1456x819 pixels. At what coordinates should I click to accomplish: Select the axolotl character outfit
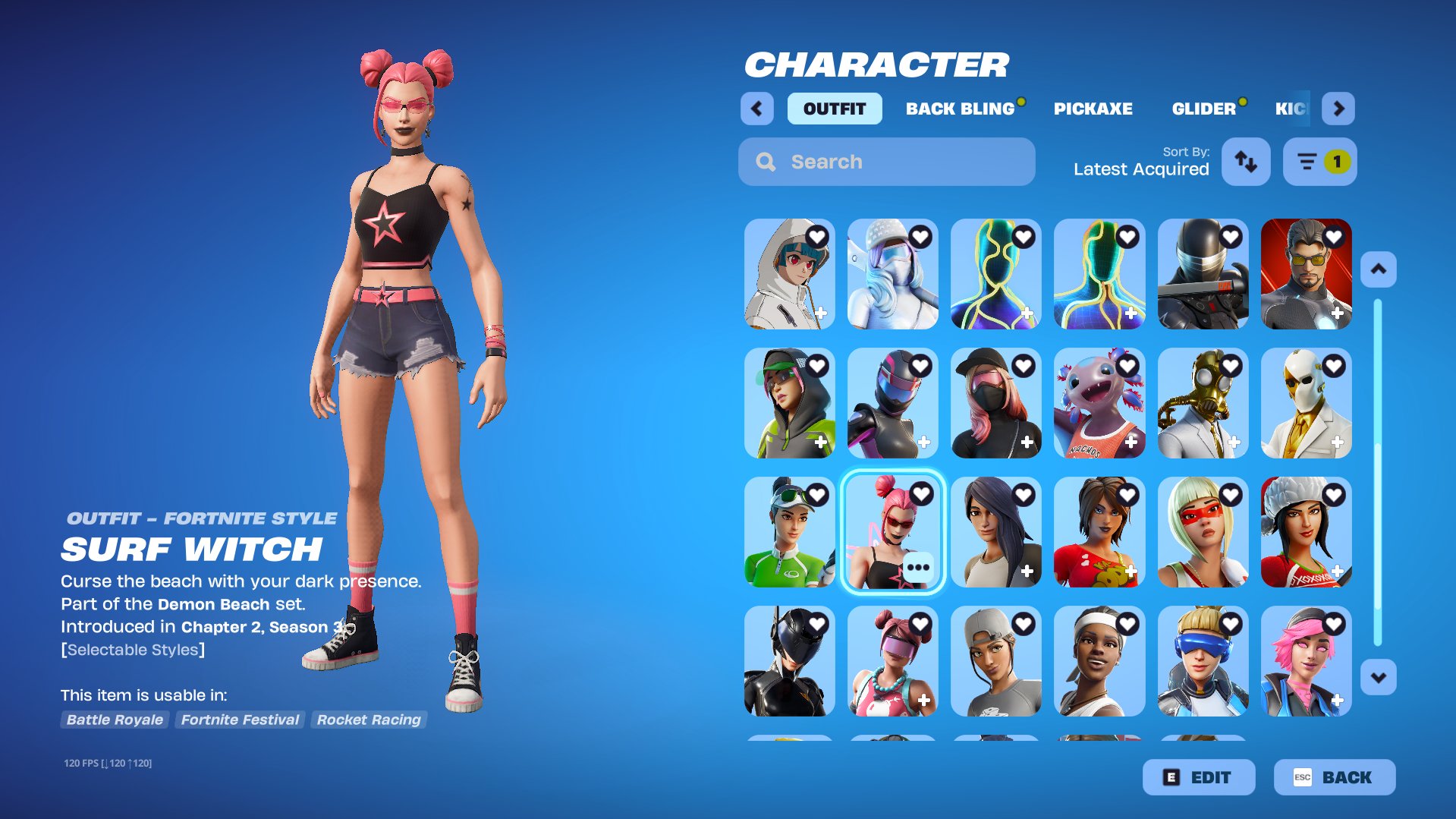[1099, 403]
